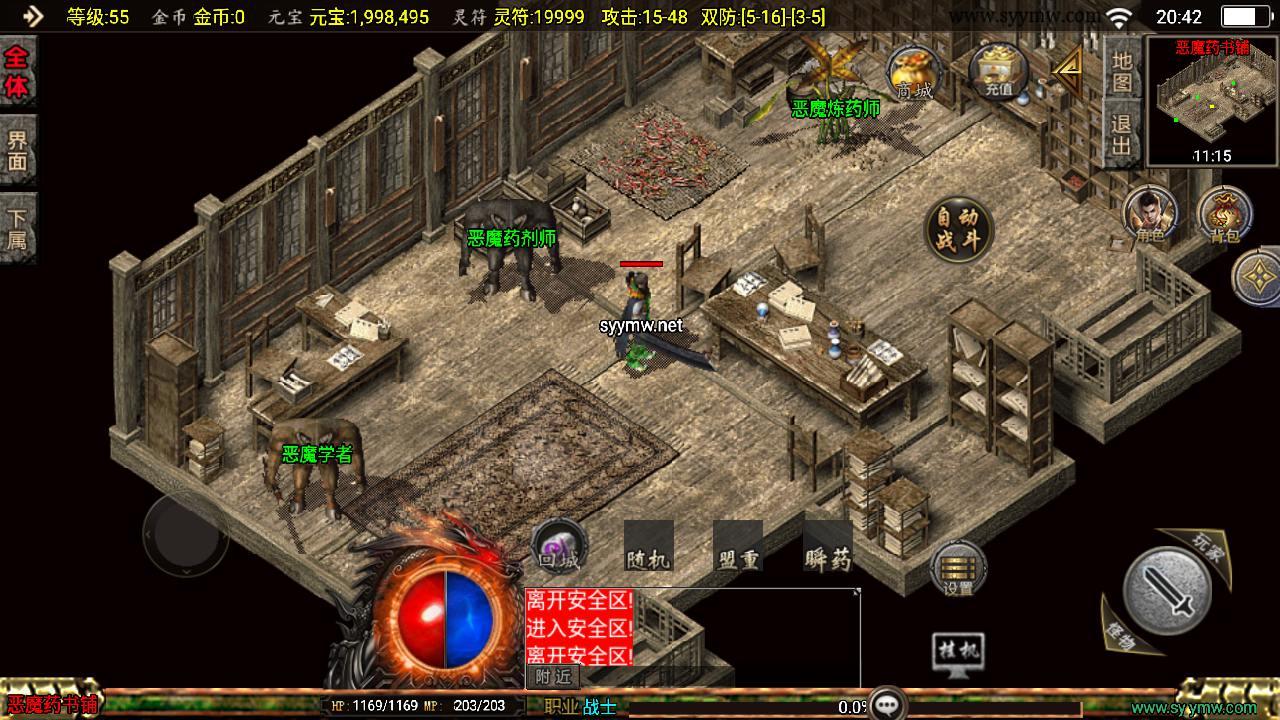The image size is (1280, 720).
Task: Open the 地图 map button
Action: coord(1122,72)
